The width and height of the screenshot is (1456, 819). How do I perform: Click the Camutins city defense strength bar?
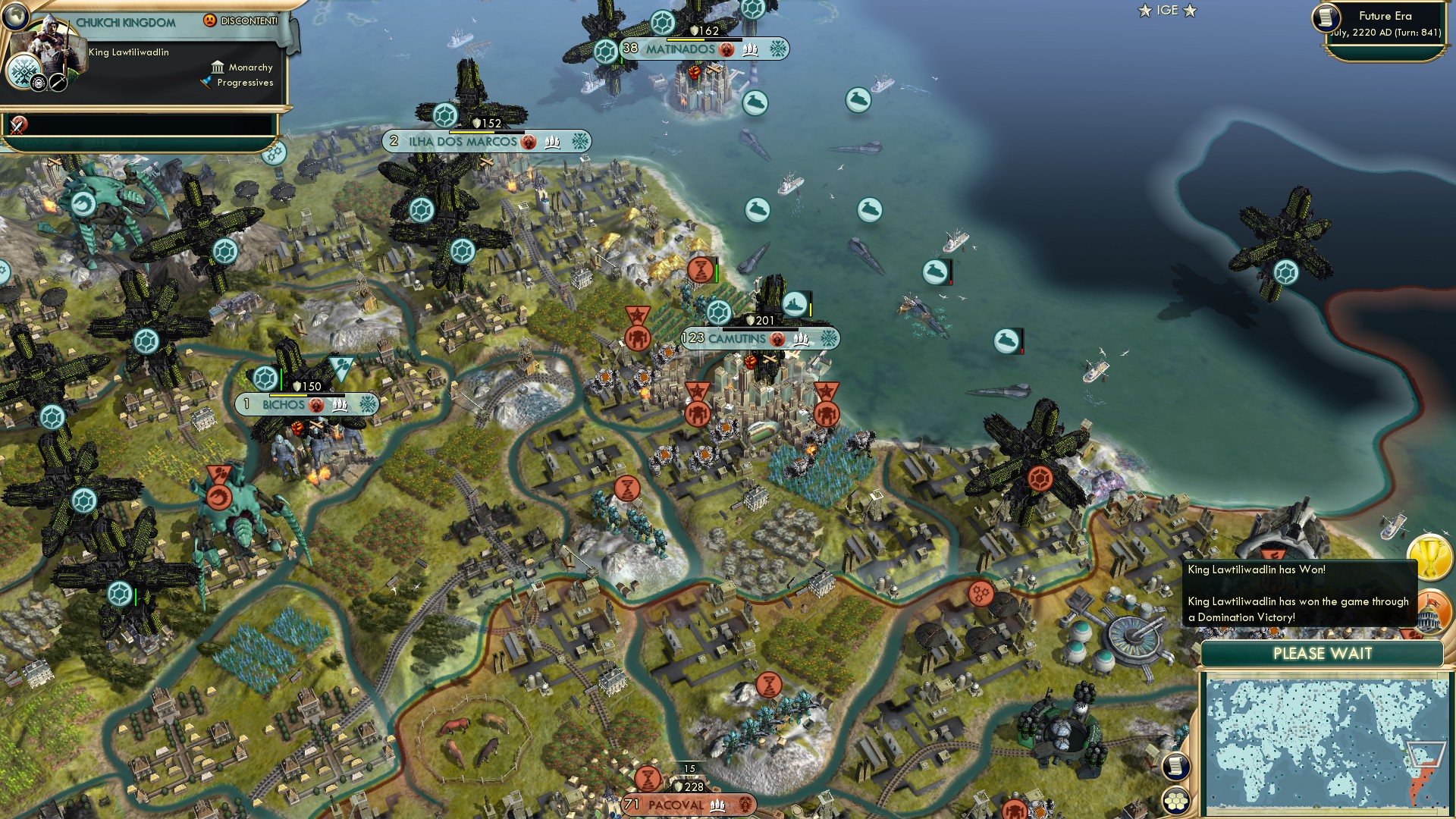tap(761, 320)
